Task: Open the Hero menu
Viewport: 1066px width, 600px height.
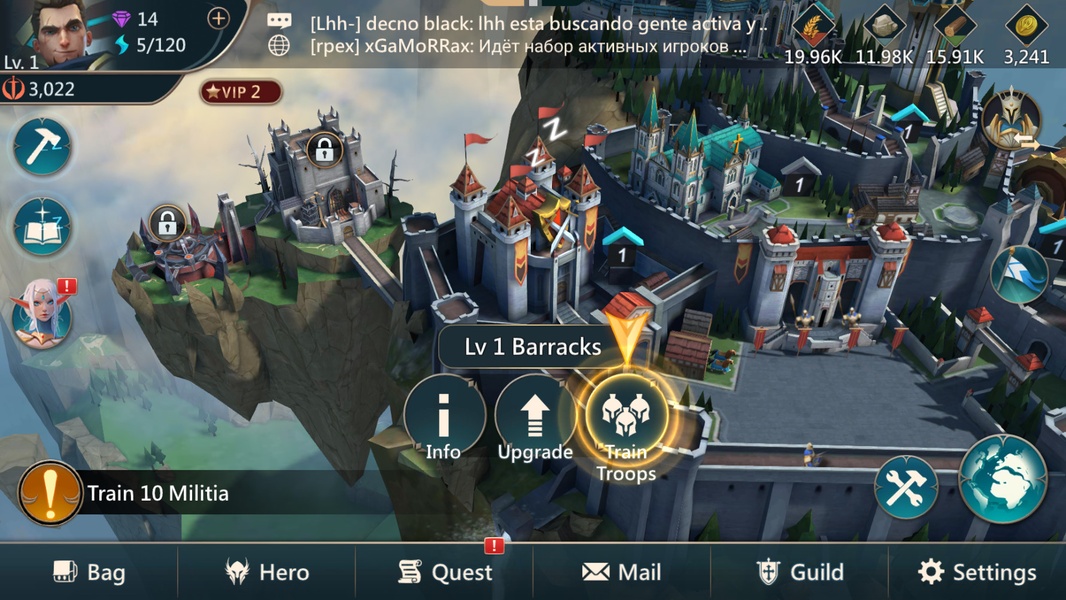Action: point(266,572)
